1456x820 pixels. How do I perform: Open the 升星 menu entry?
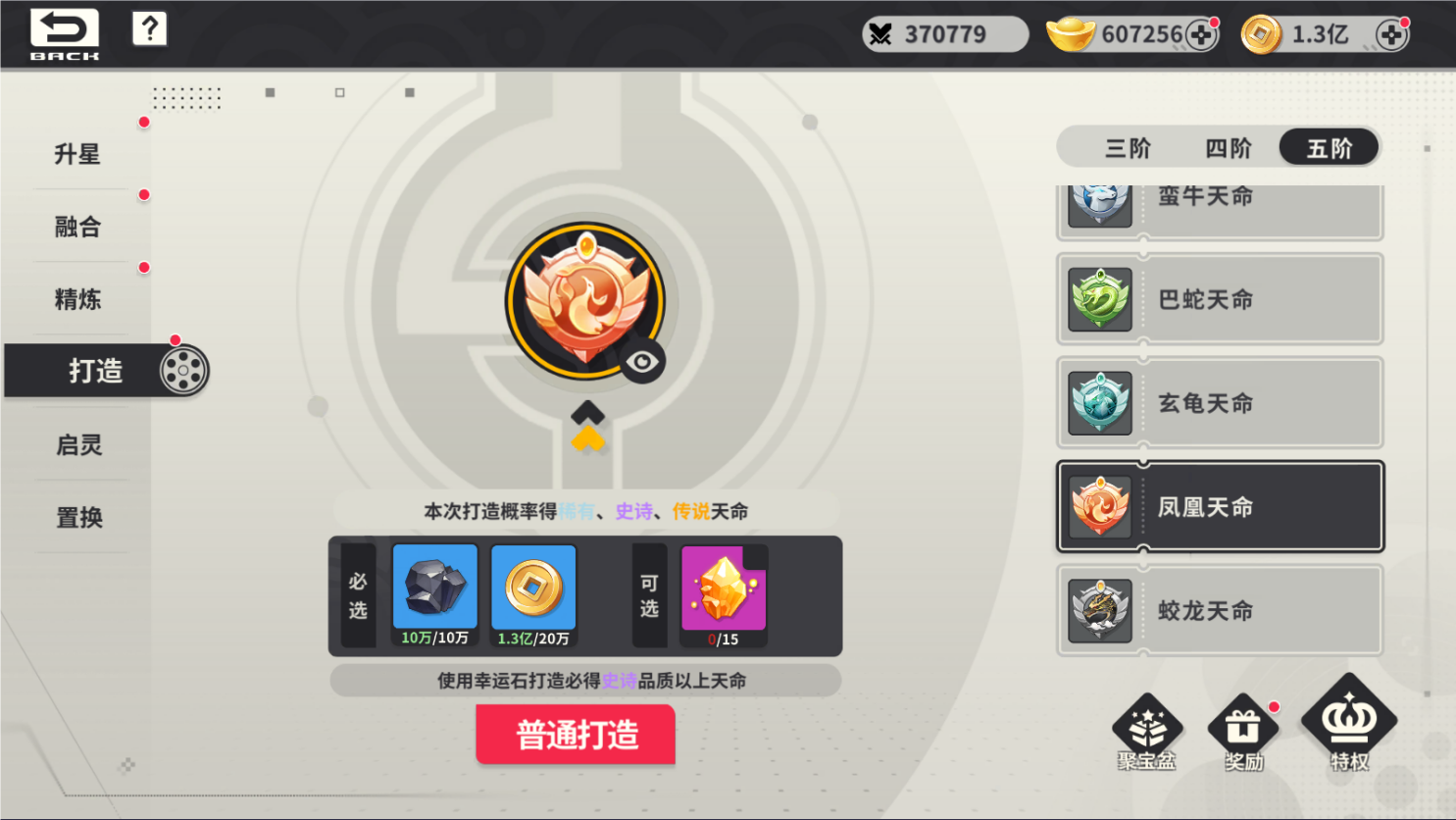click(78, 154)
